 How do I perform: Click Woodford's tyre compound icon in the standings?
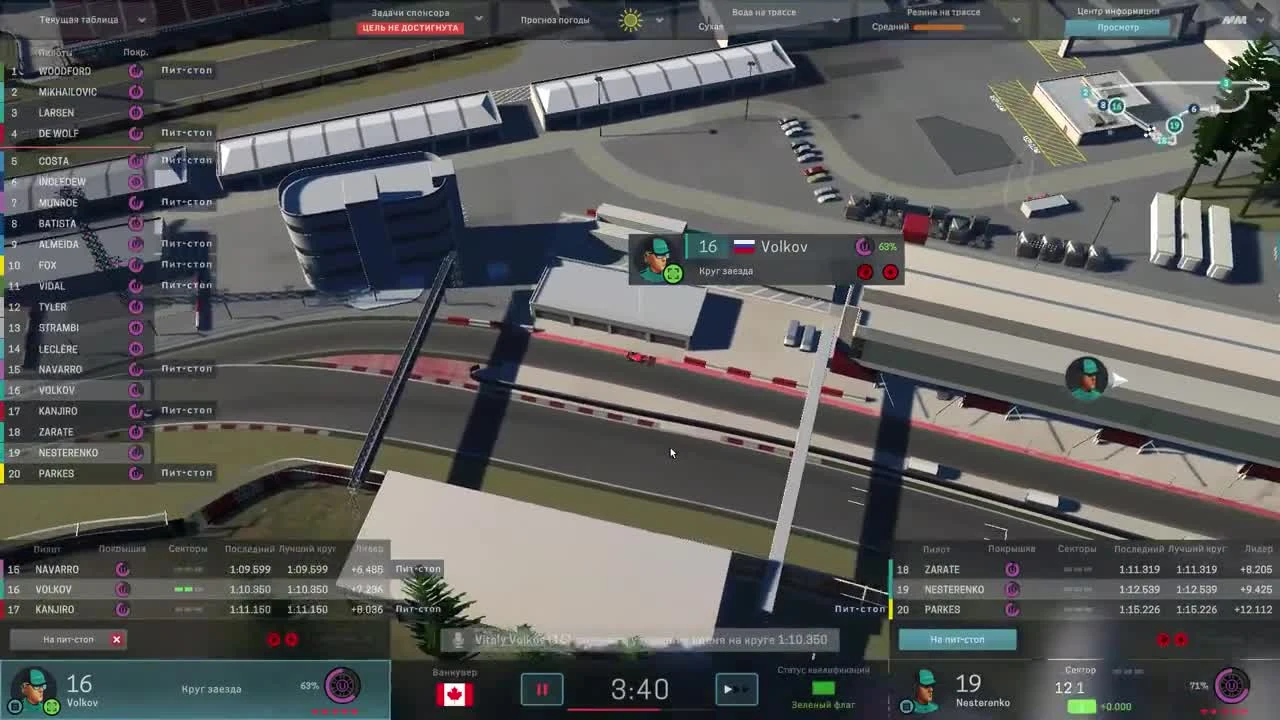[x=135, y=71]
